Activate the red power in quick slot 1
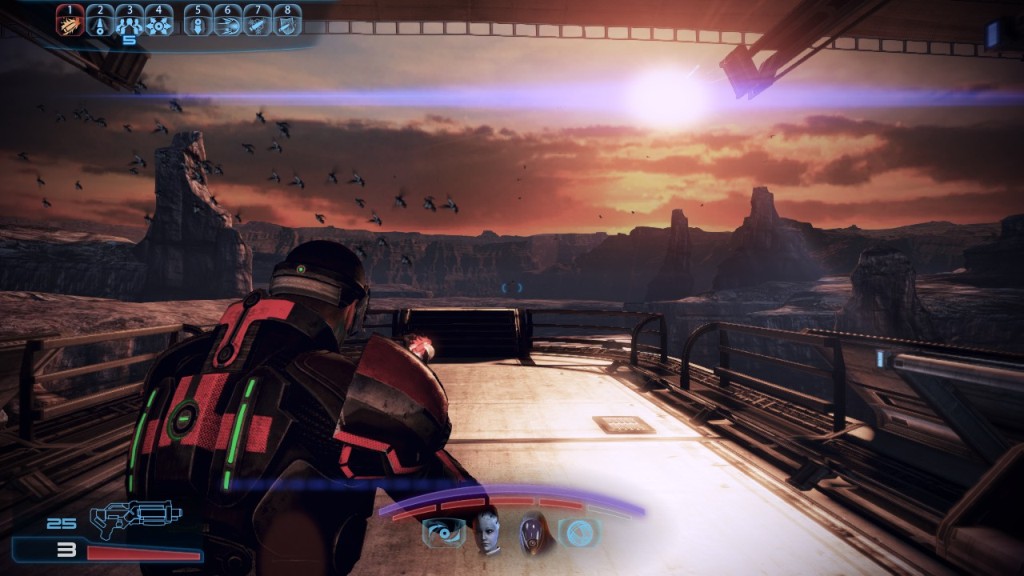This screenshot has width=1024, height=576. point(70,20)
